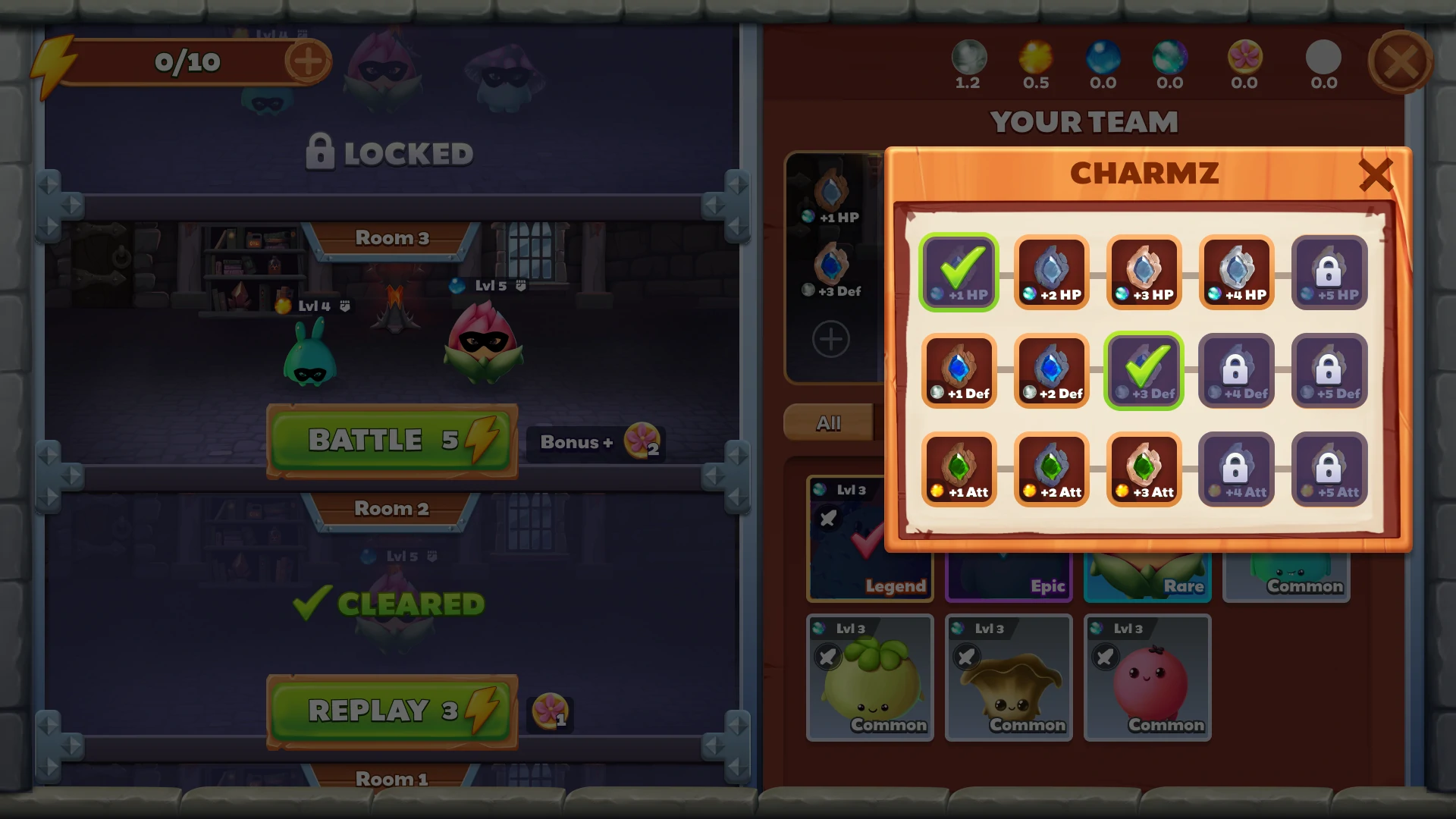The height and width of the screenshot is (819, 1456).
Task: Pick the +2 Att charm
Action: [x=1052, y=470]
